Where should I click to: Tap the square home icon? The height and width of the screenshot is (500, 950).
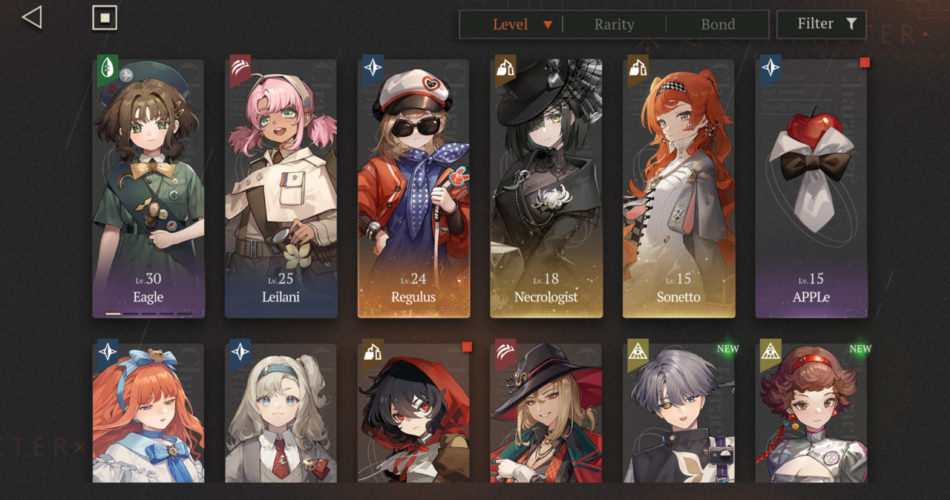point(104,17)
